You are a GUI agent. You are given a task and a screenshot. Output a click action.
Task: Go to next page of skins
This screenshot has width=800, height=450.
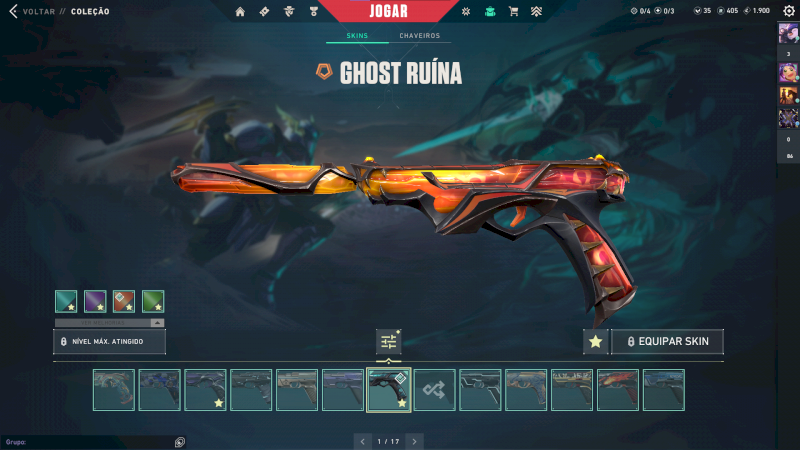coord(414,440)
